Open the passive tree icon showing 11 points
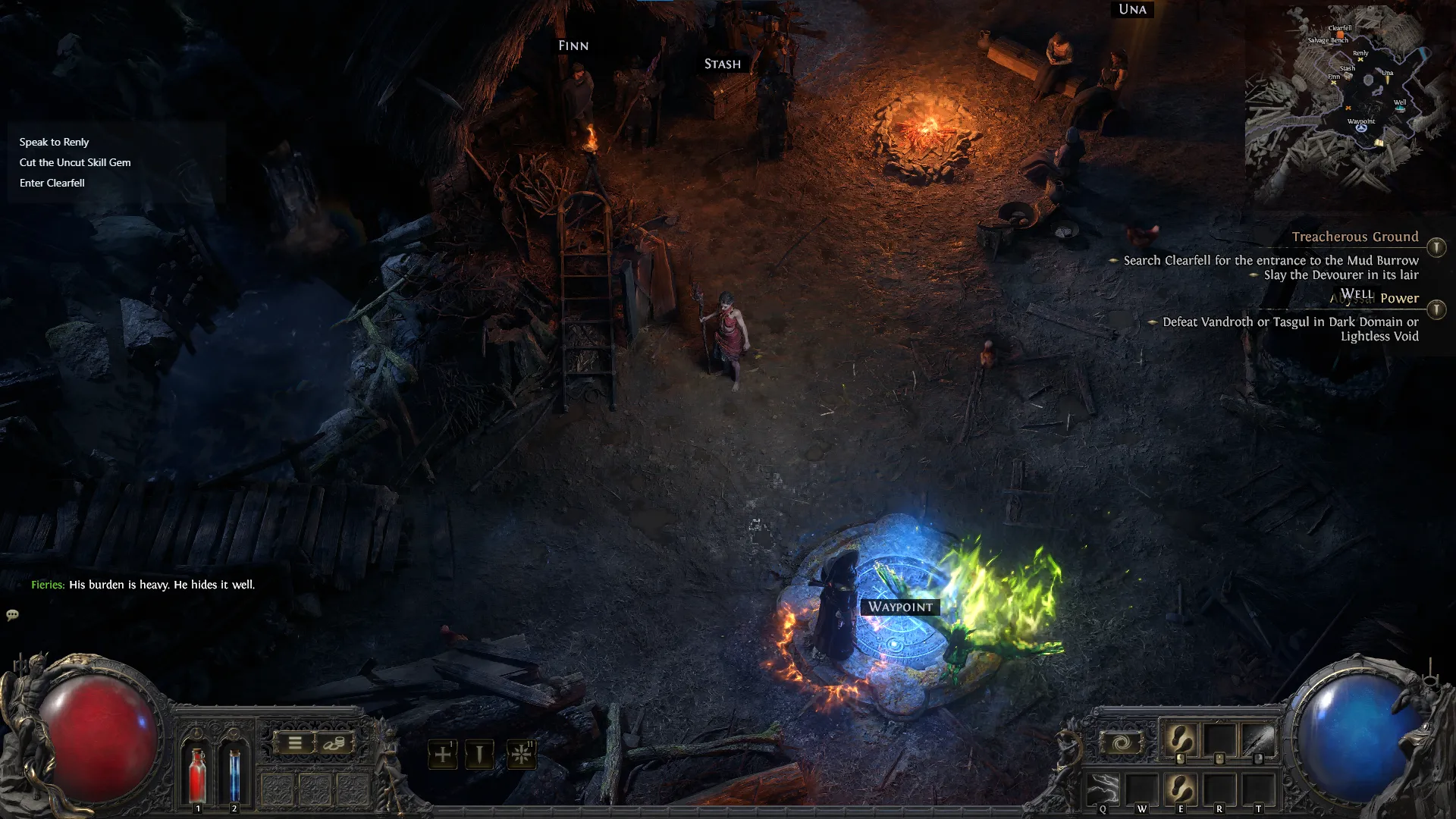The image size is (1456, 819). [x=519, y=754]
